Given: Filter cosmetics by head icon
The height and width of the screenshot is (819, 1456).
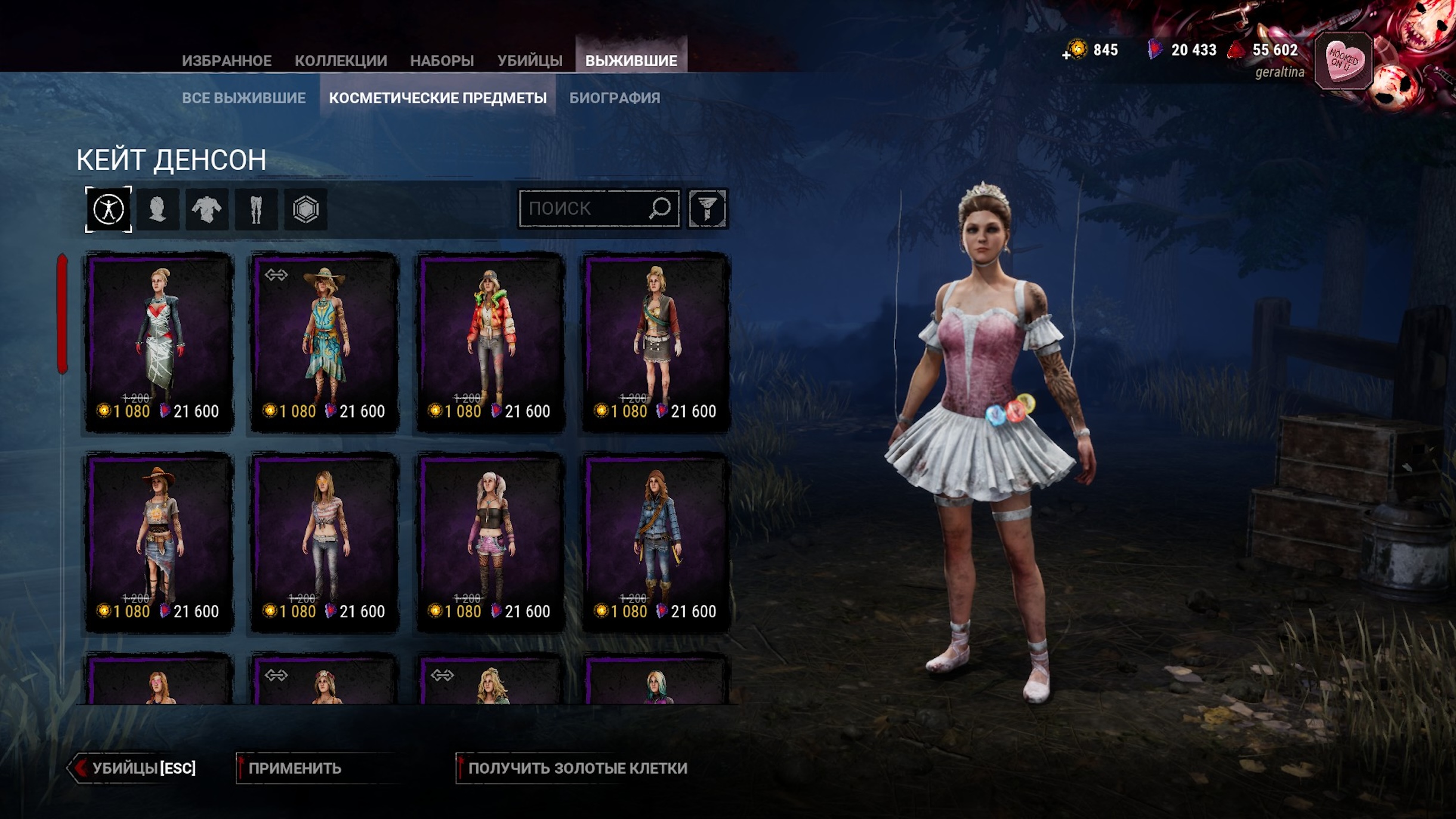Looking at the screenshot, I should tap(158, 209).
